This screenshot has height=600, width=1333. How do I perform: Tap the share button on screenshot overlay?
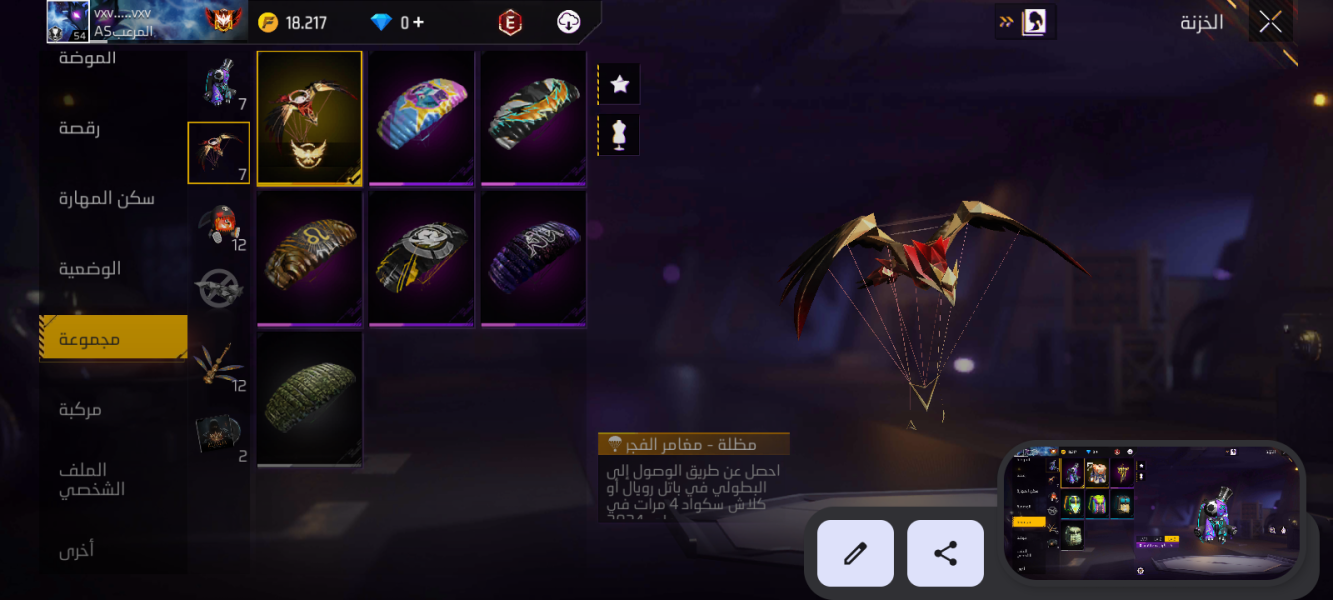point(945,553)
